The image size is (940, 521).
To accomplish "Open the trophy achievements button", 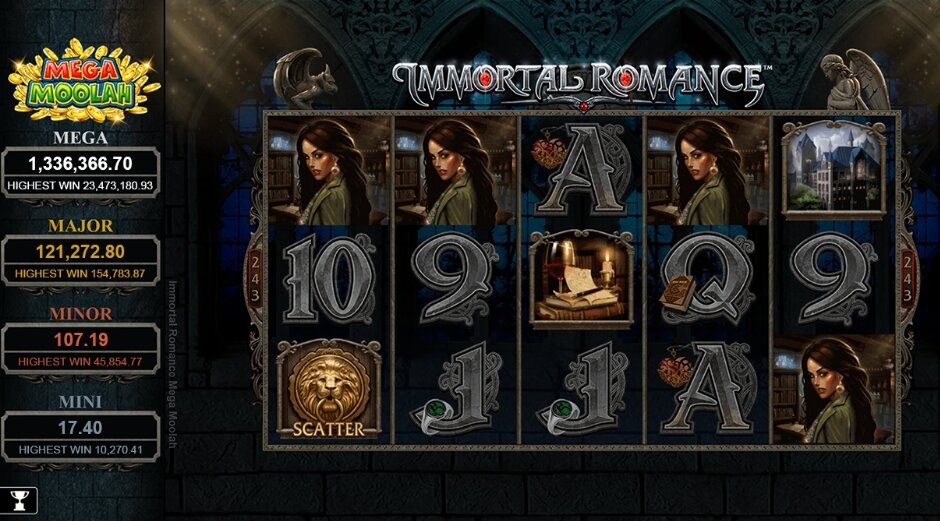I will click(19, 499).
